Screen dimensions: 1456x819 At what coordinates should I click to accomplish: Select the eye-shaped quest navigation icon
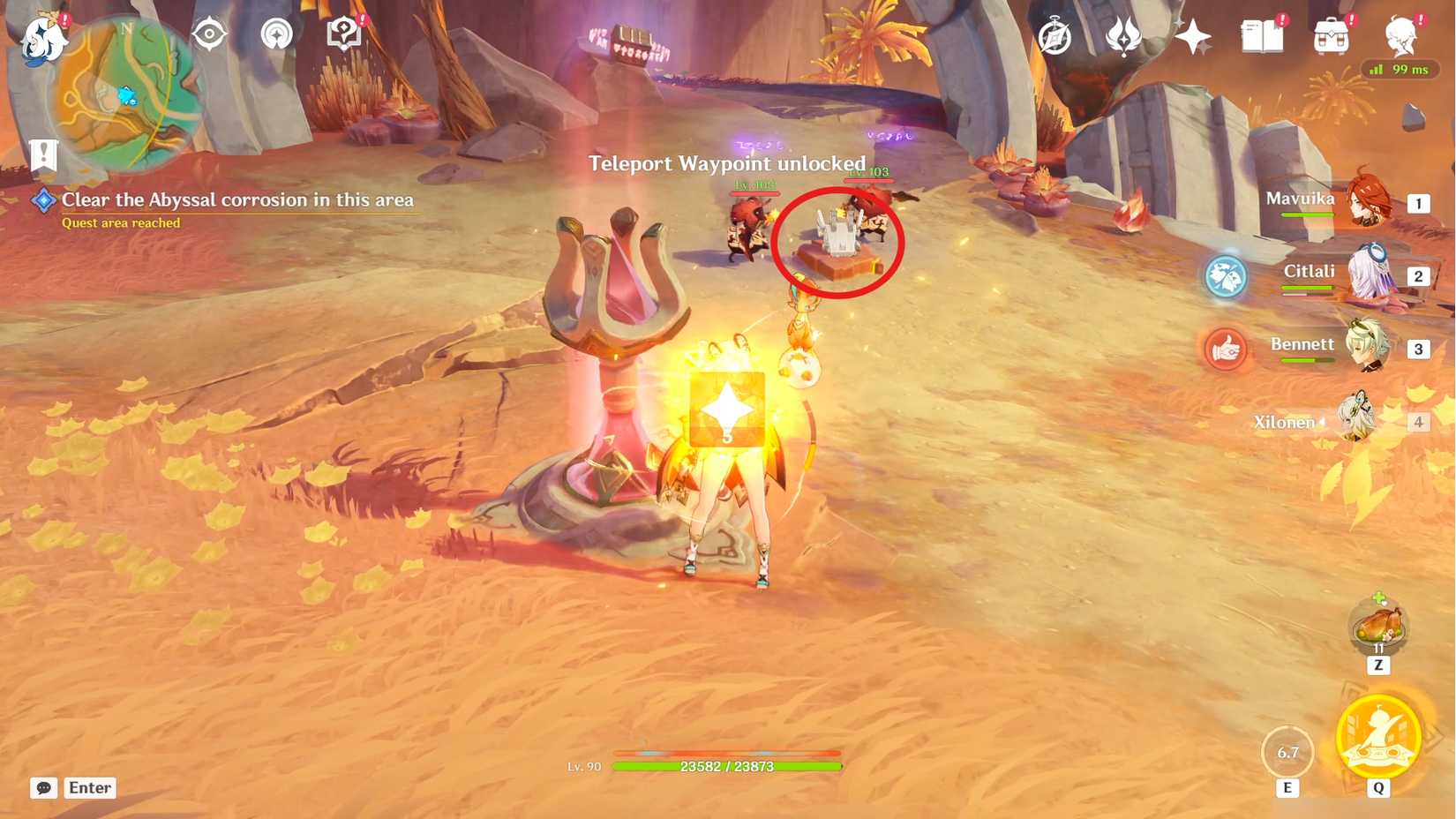point(209,33)
